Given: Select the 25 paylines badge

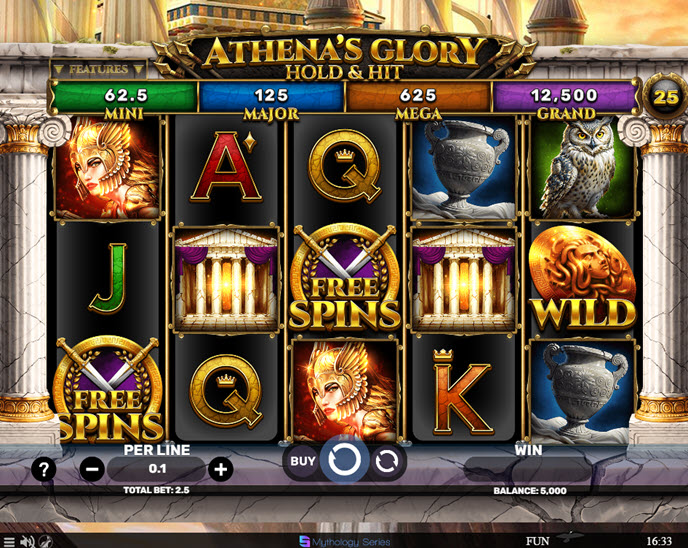Looking at the screenshot, I should (x=664, y=97).
